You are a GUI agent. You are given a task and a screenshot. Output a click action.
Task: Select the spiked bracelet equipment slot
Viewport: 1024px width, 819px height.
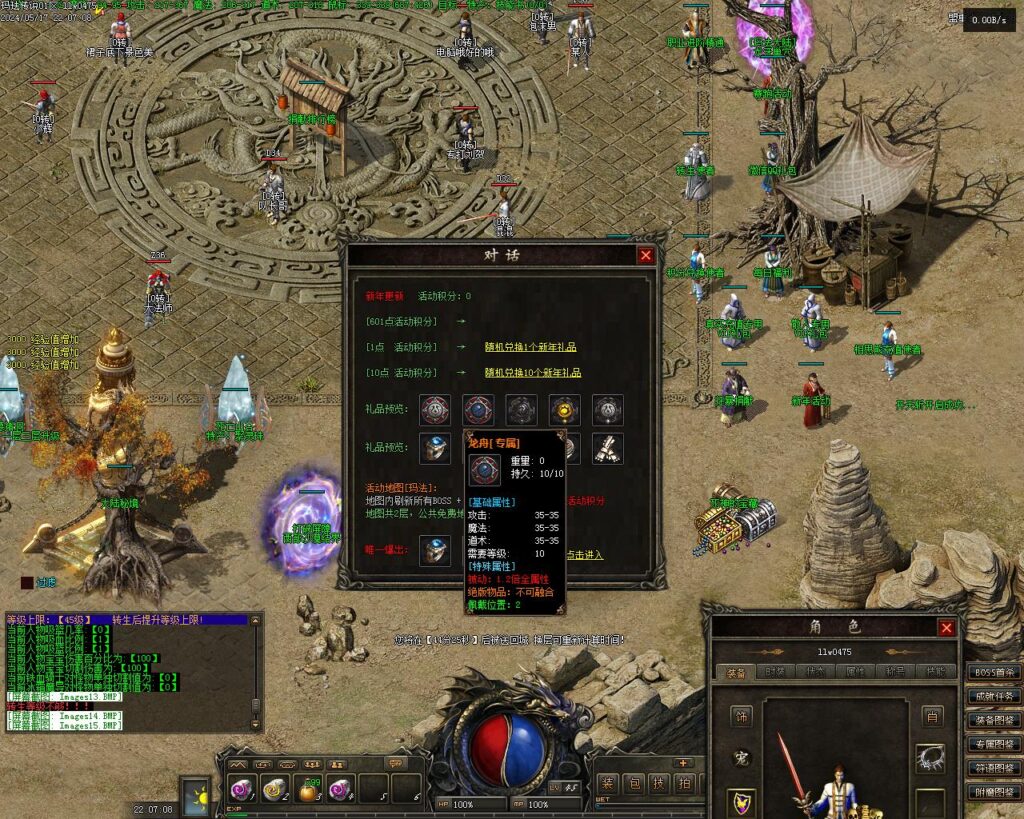point(932,759)
